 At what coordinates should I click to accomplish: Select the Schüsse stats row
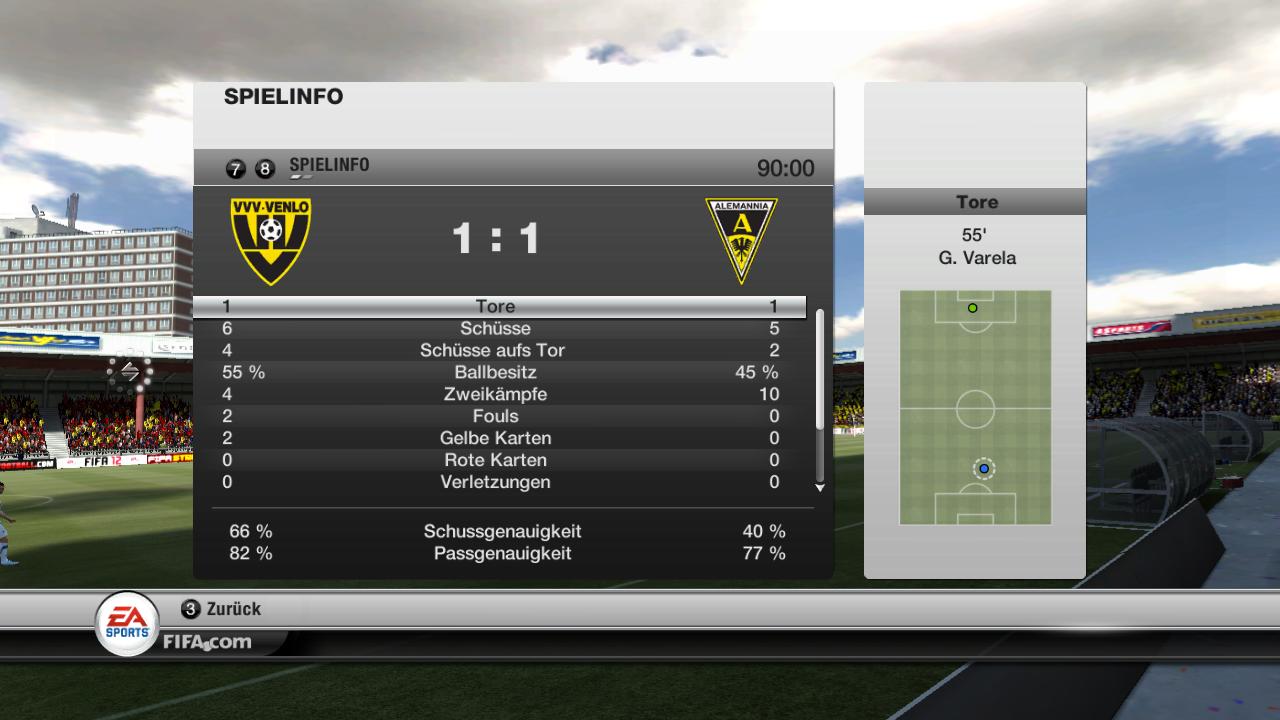click(x=497, y=328)
